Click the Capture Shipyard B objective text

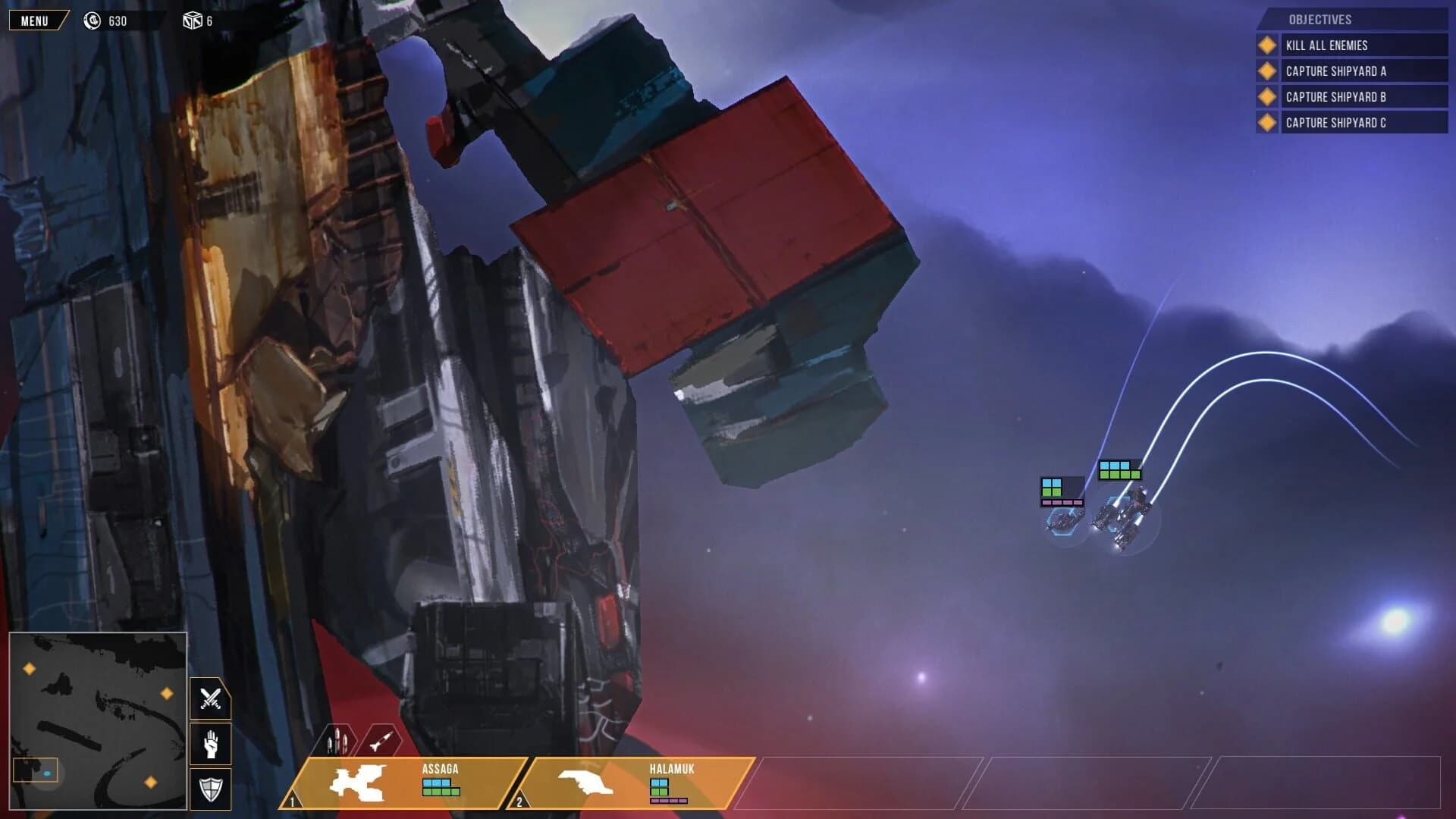pos(1336,96)
